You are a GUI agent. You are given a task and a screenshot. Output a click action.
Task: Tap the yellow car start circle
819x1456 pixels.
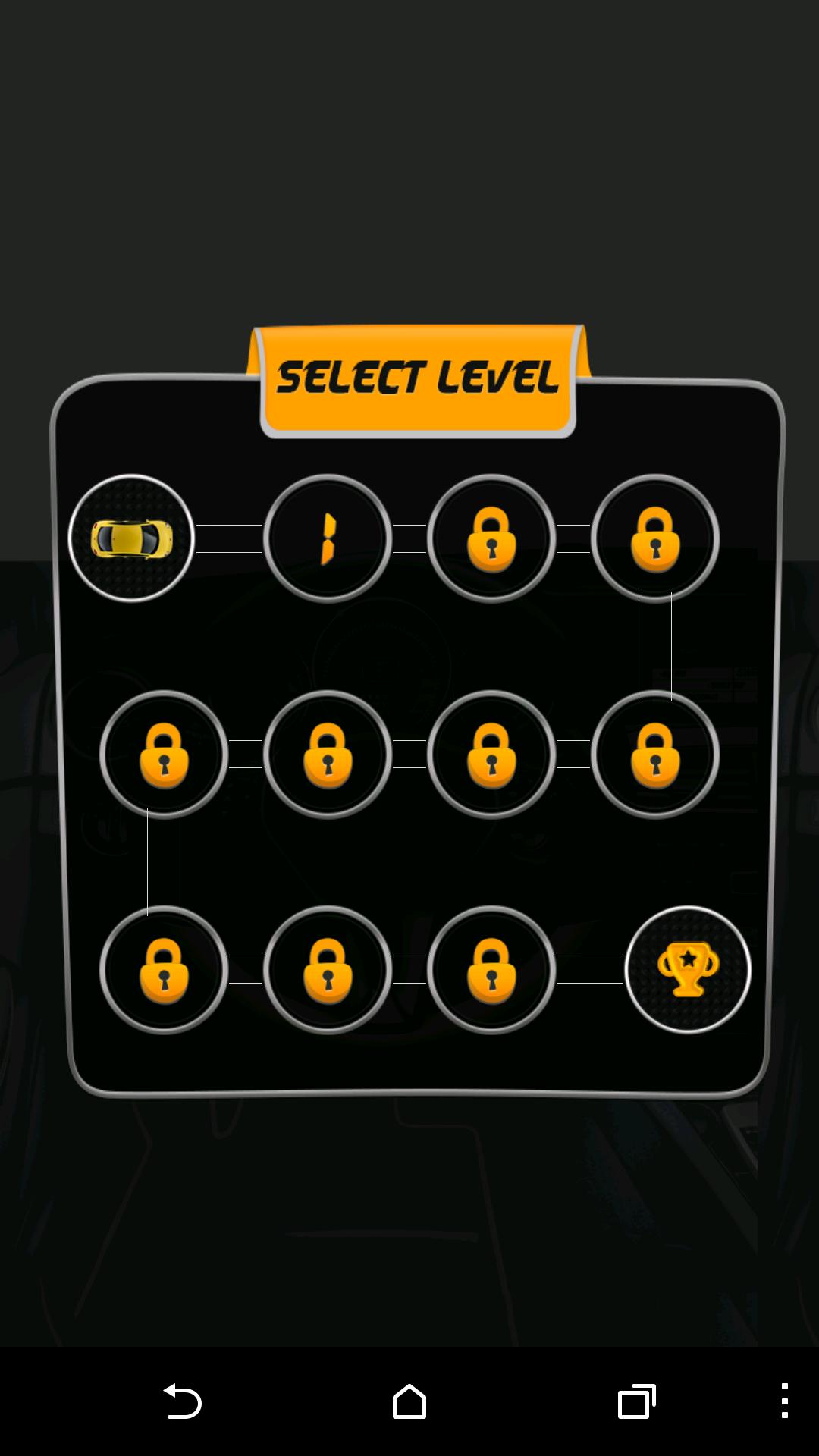pos(131,538)
